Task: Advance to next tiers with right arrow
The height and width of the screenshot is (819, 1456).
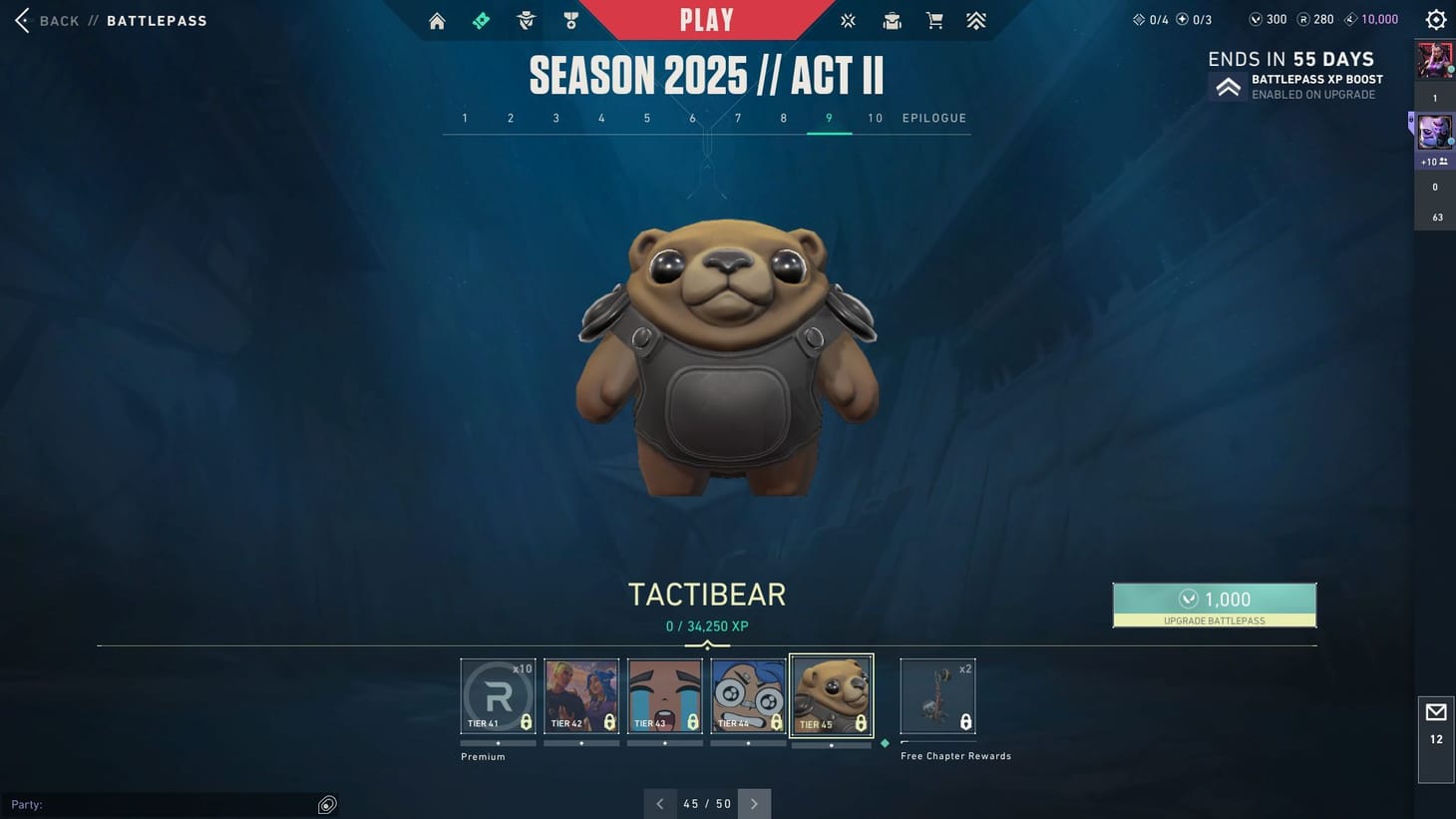Action: point(755,803)
